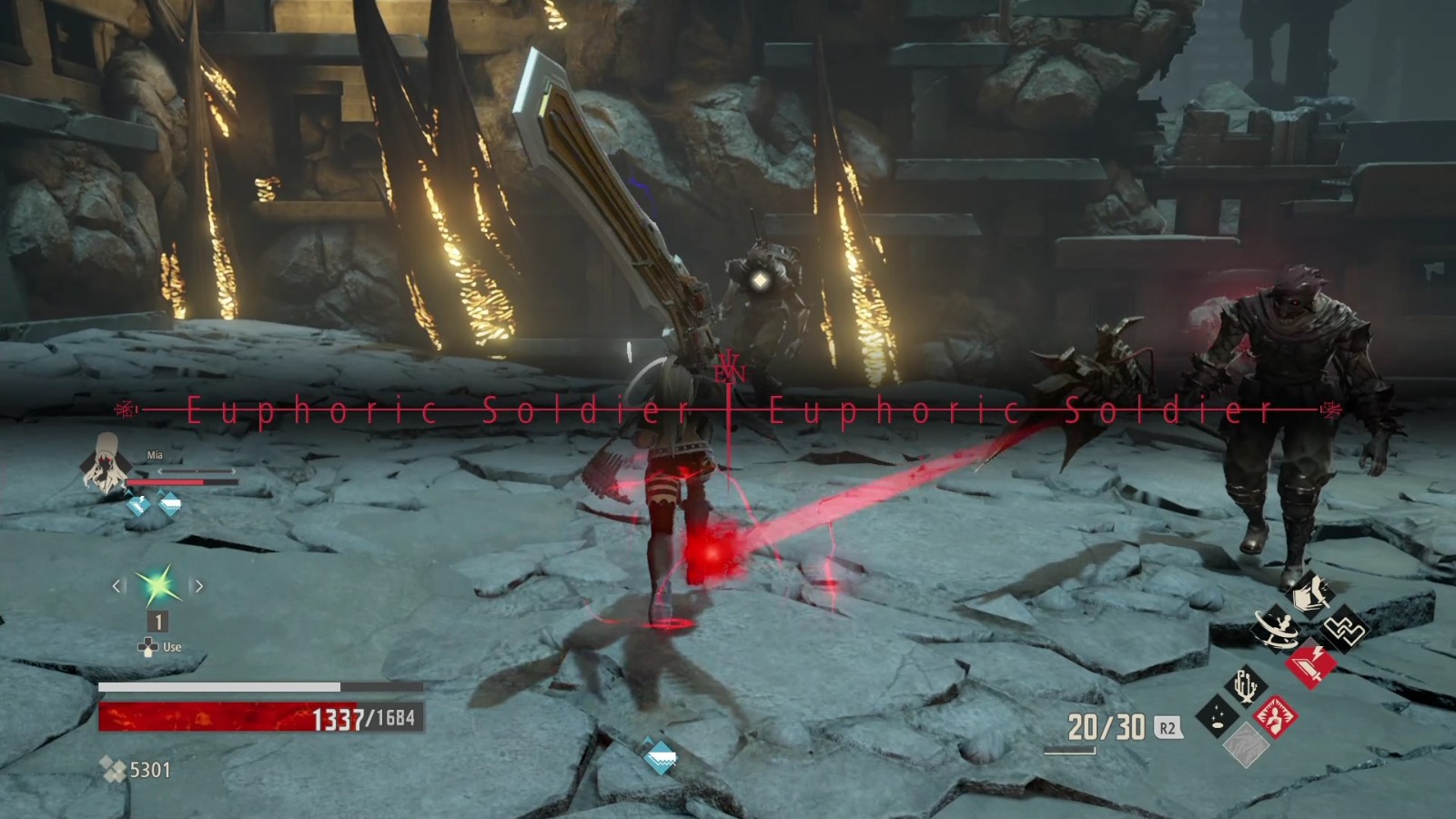Click the zigzag-pattern Gift icon
The width and height of the screenshot is (1456, 819).
pos(1344,629)
